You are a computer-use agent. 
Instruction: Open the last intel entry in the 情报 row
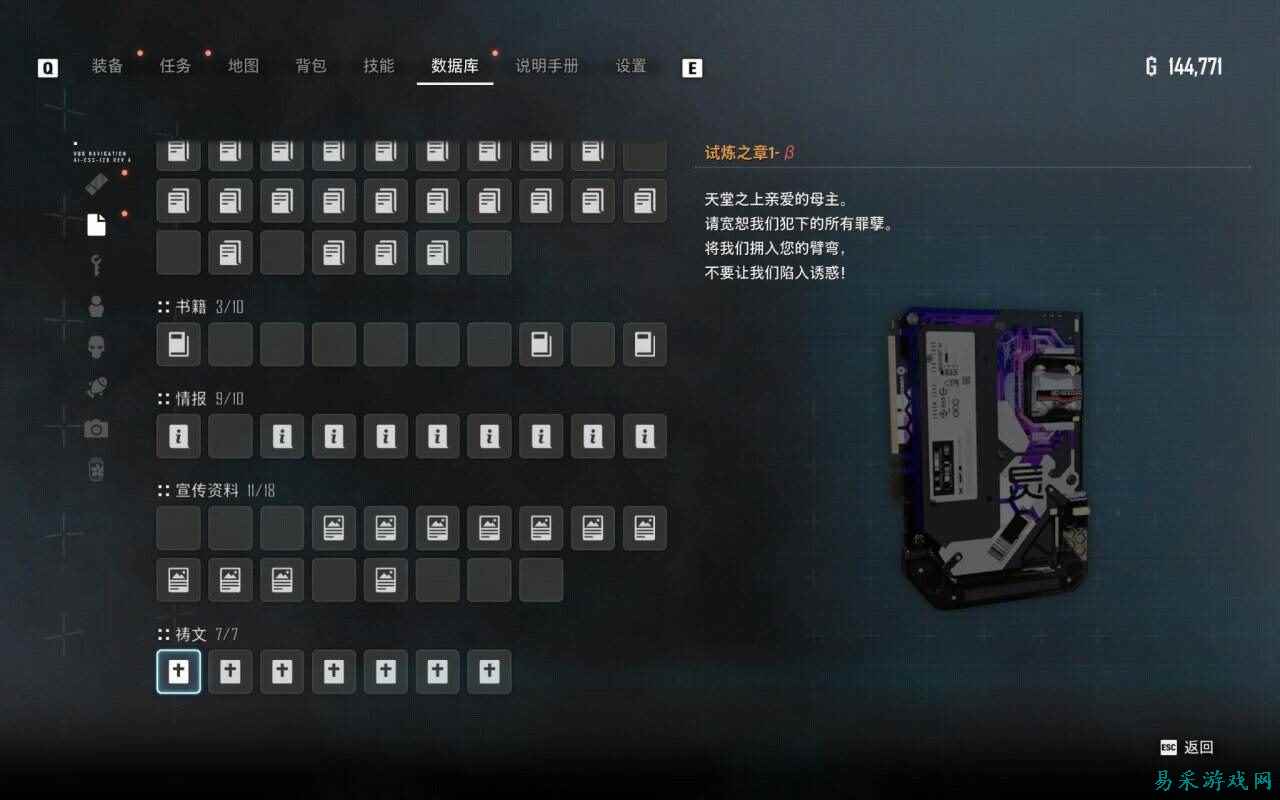click(x=644, y=437)
